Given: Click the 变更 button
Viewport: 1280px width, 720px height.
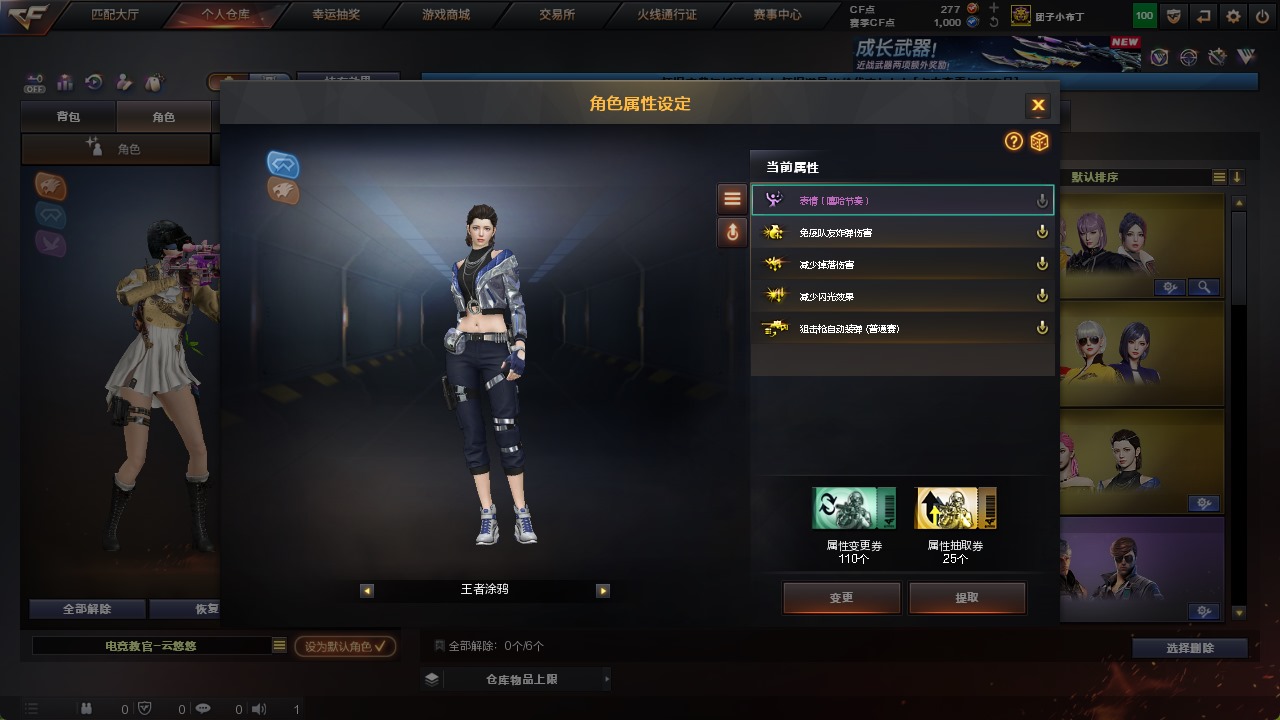Looking at the screenshot, I should [x=841, y=598].
